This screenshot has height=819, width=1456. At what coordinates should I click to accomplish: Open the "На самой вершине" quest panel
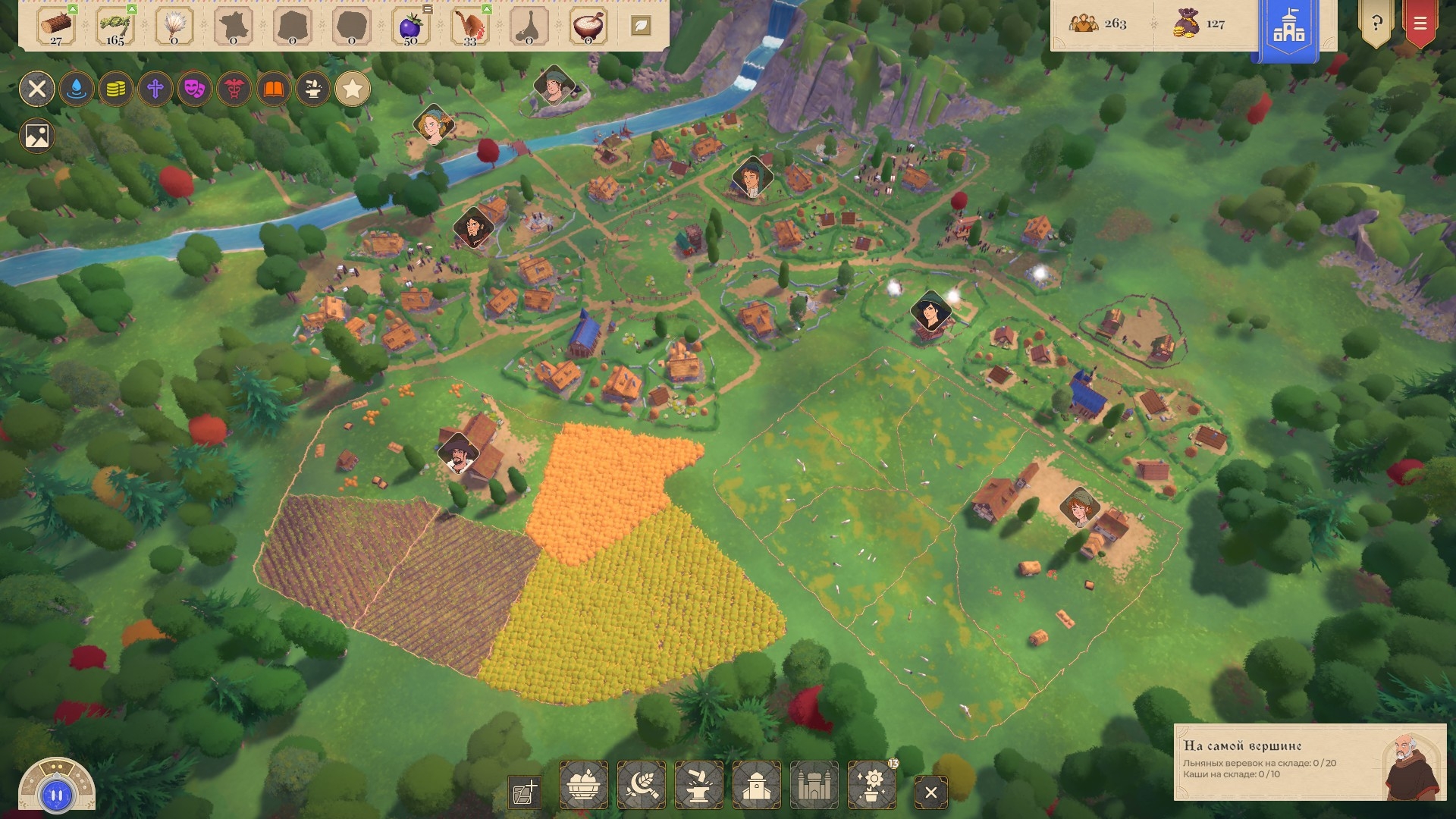pos(1308,761)
